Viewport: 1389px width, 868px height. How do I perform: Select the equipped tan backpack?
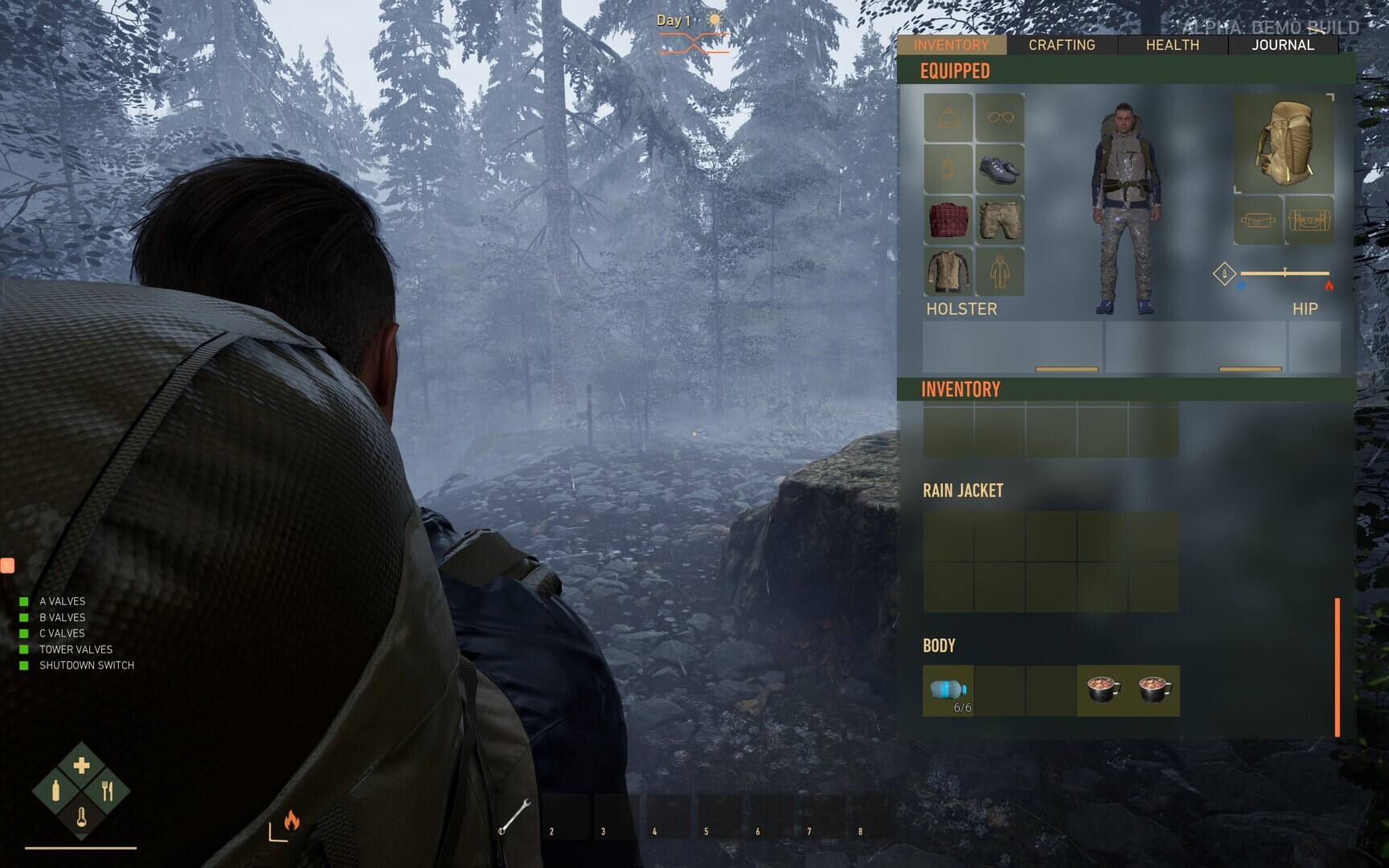click(1284, 145)
